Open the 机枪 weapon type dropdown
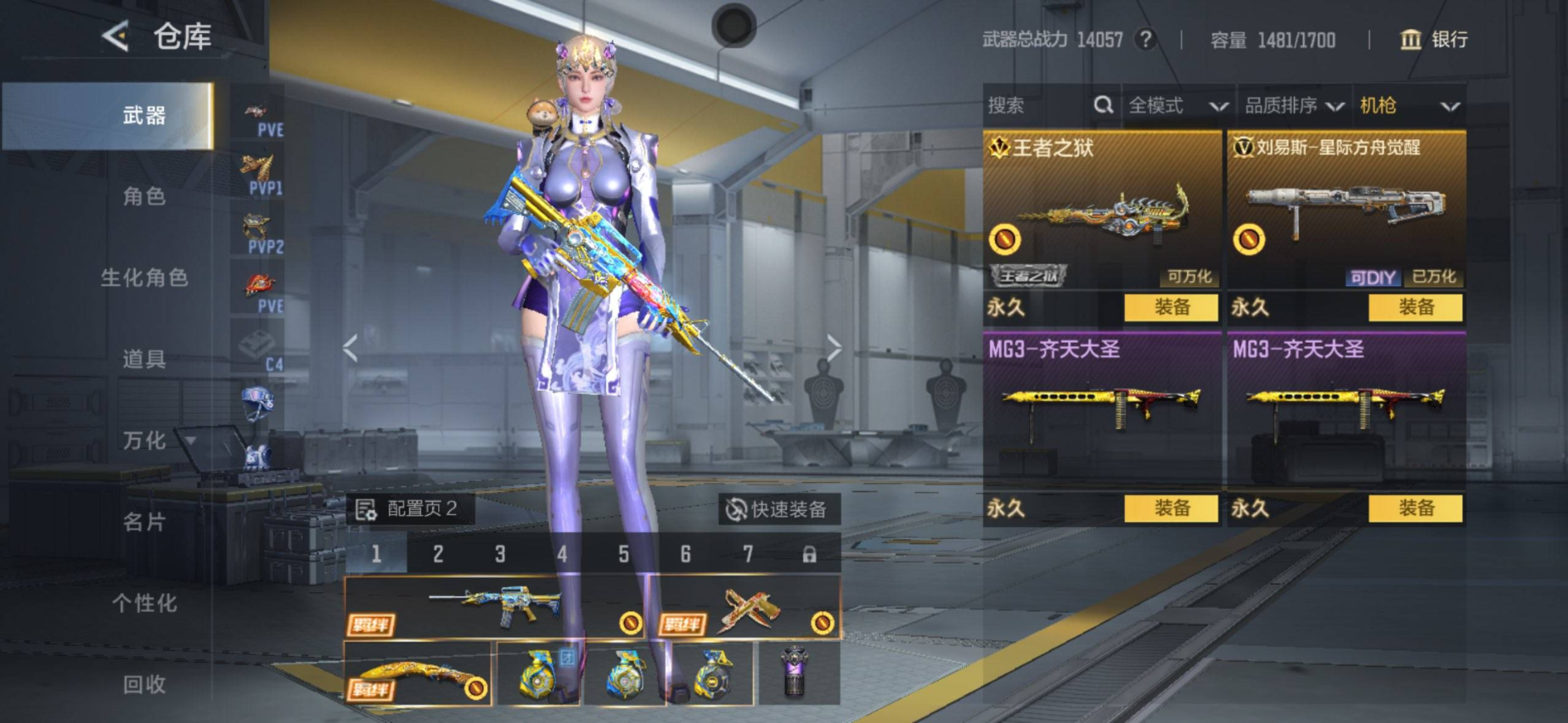1568x723 pixels. tap(1408, 105)
